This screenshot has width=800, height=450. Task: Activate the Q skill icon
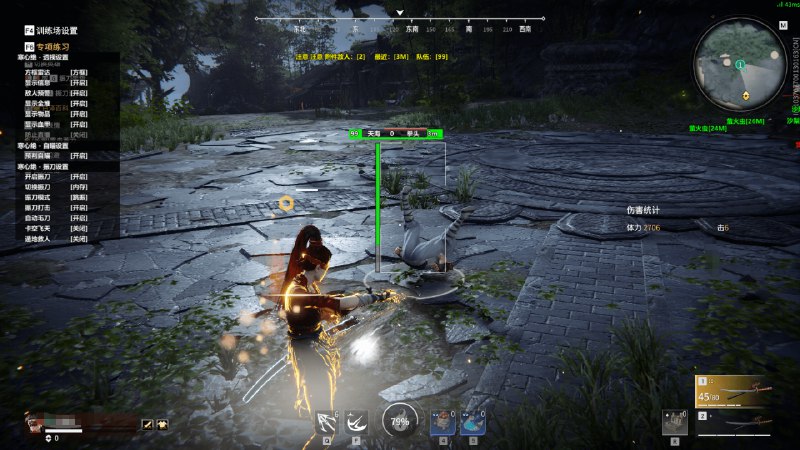pyautogui.click(x=327, y=422)
